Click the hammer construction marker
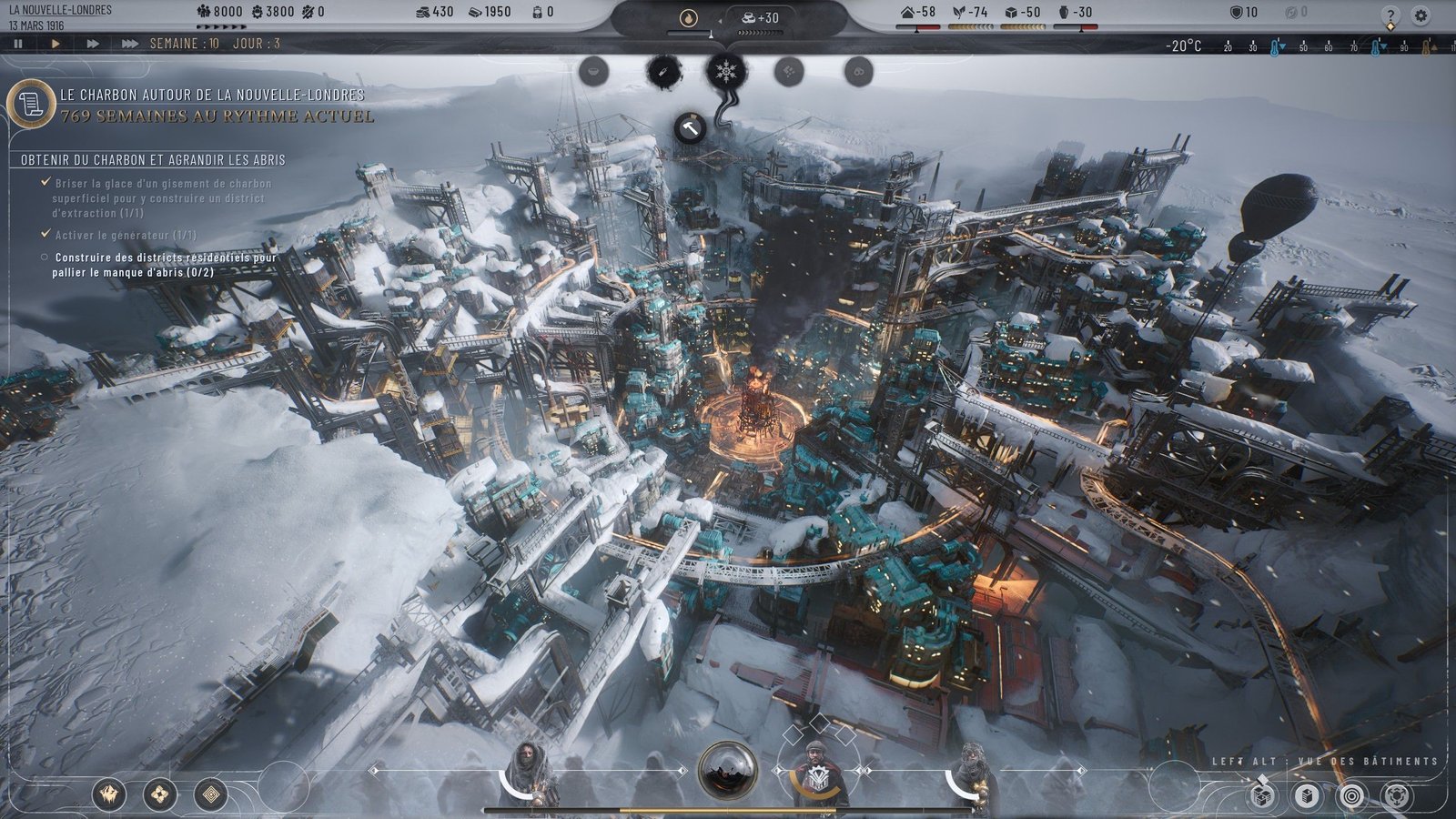1456x819 pixels. (x=692, y=128)
